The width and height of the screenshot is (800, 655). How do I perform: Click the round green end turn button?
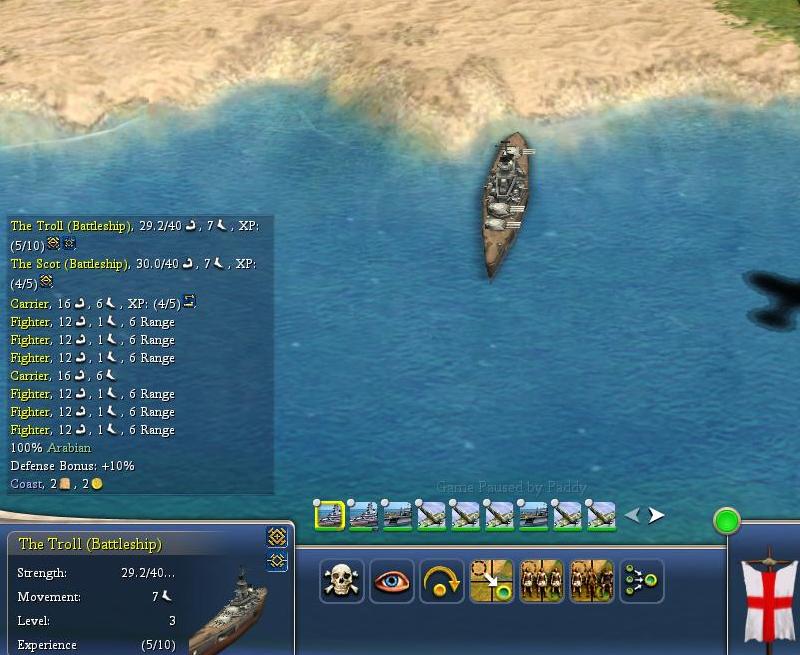(727, 521)
